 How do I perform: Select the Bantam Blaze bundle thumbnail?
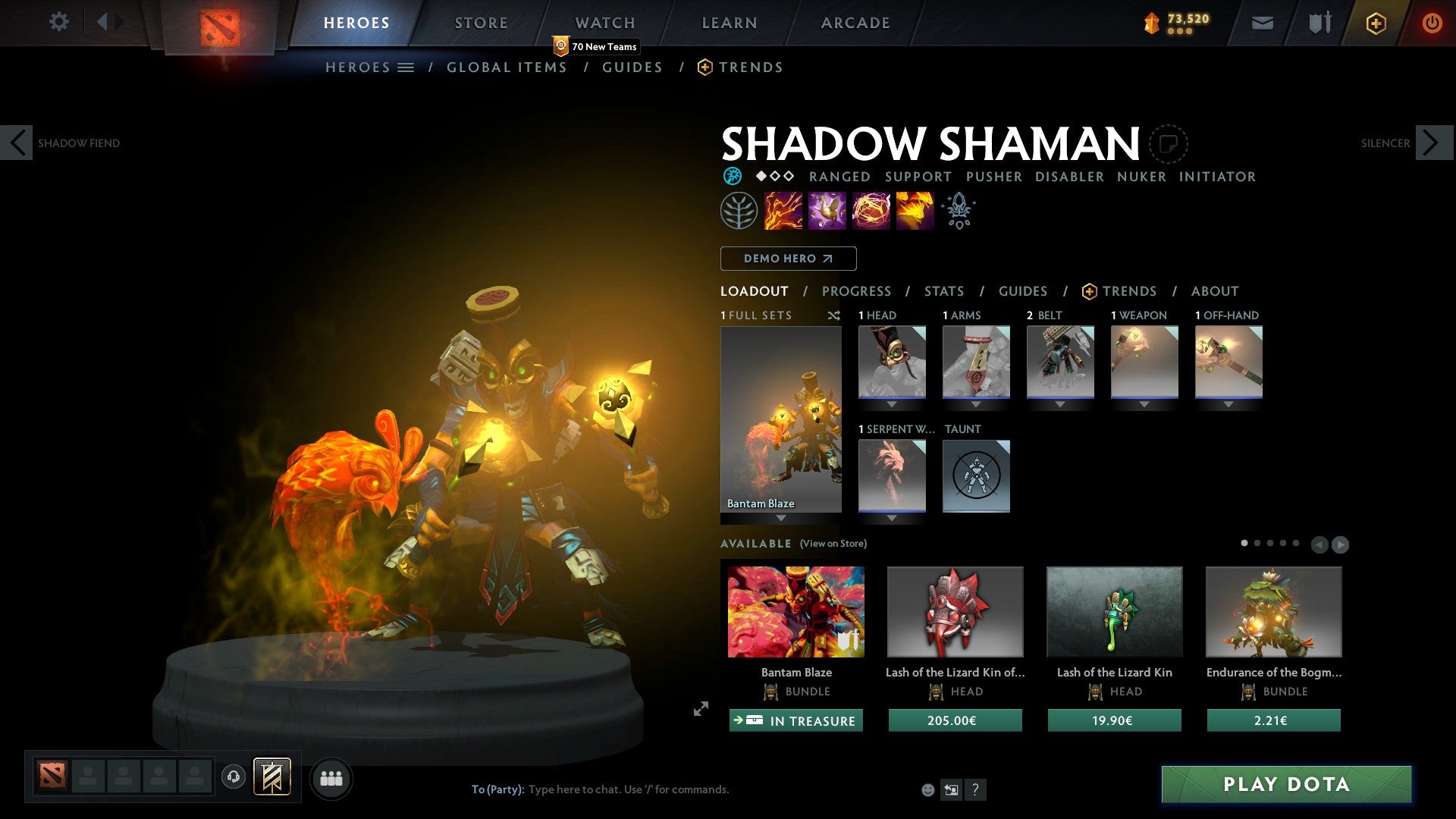[795, 611]
